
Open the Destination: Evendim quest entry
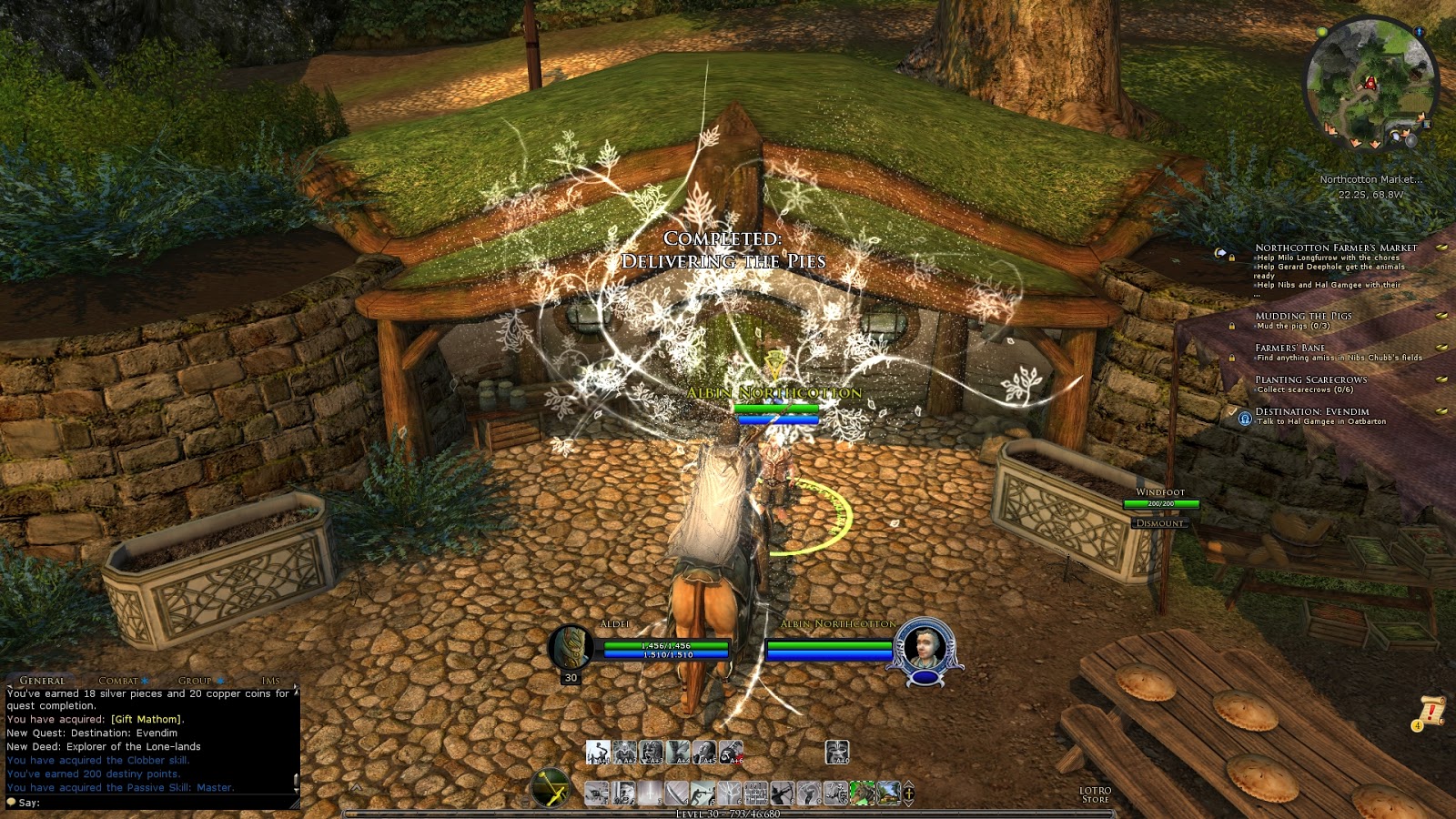(1311, 411)
